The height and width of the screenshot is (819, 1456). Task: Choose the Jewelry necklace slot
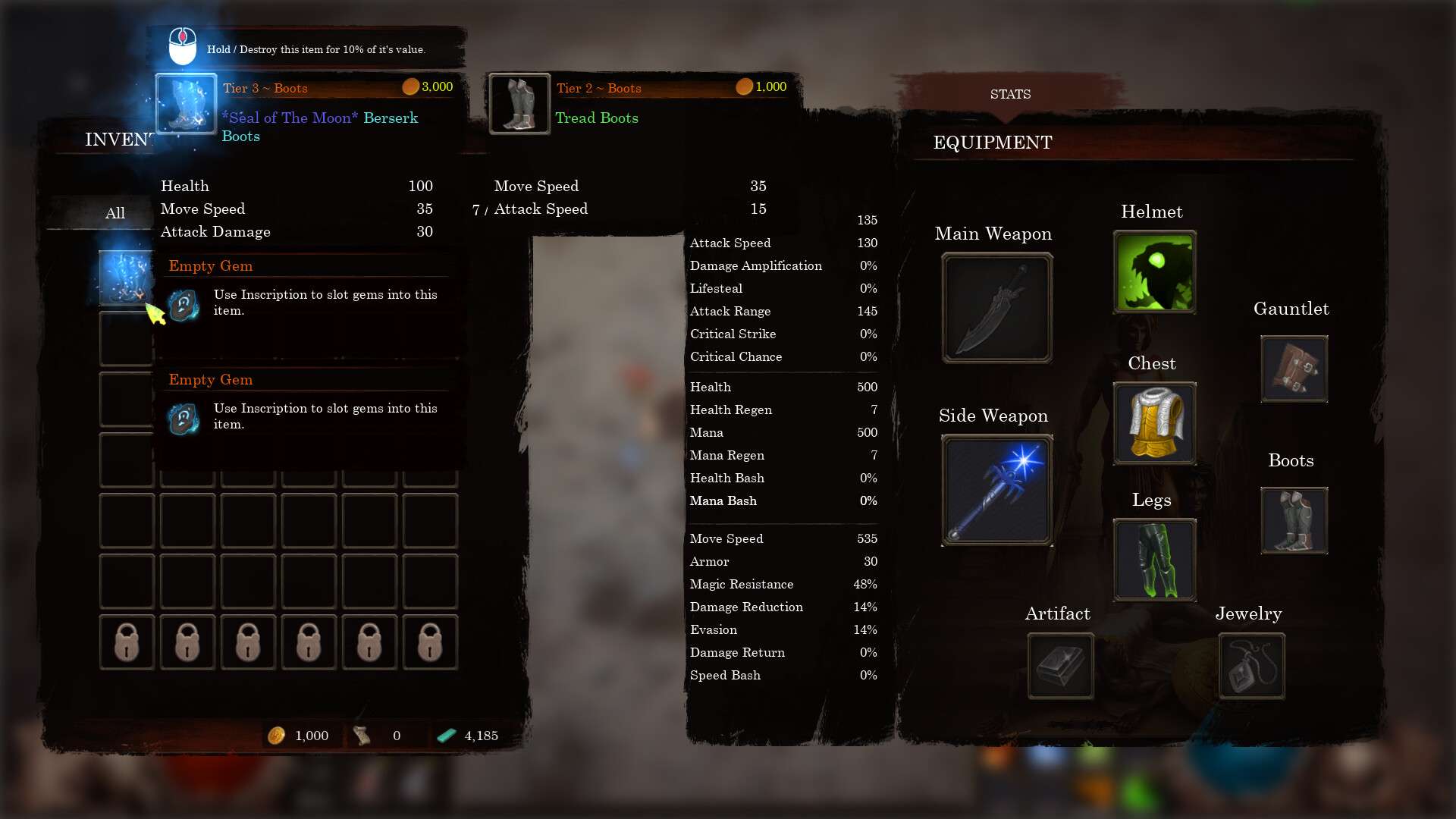[x=1251, y=666]
